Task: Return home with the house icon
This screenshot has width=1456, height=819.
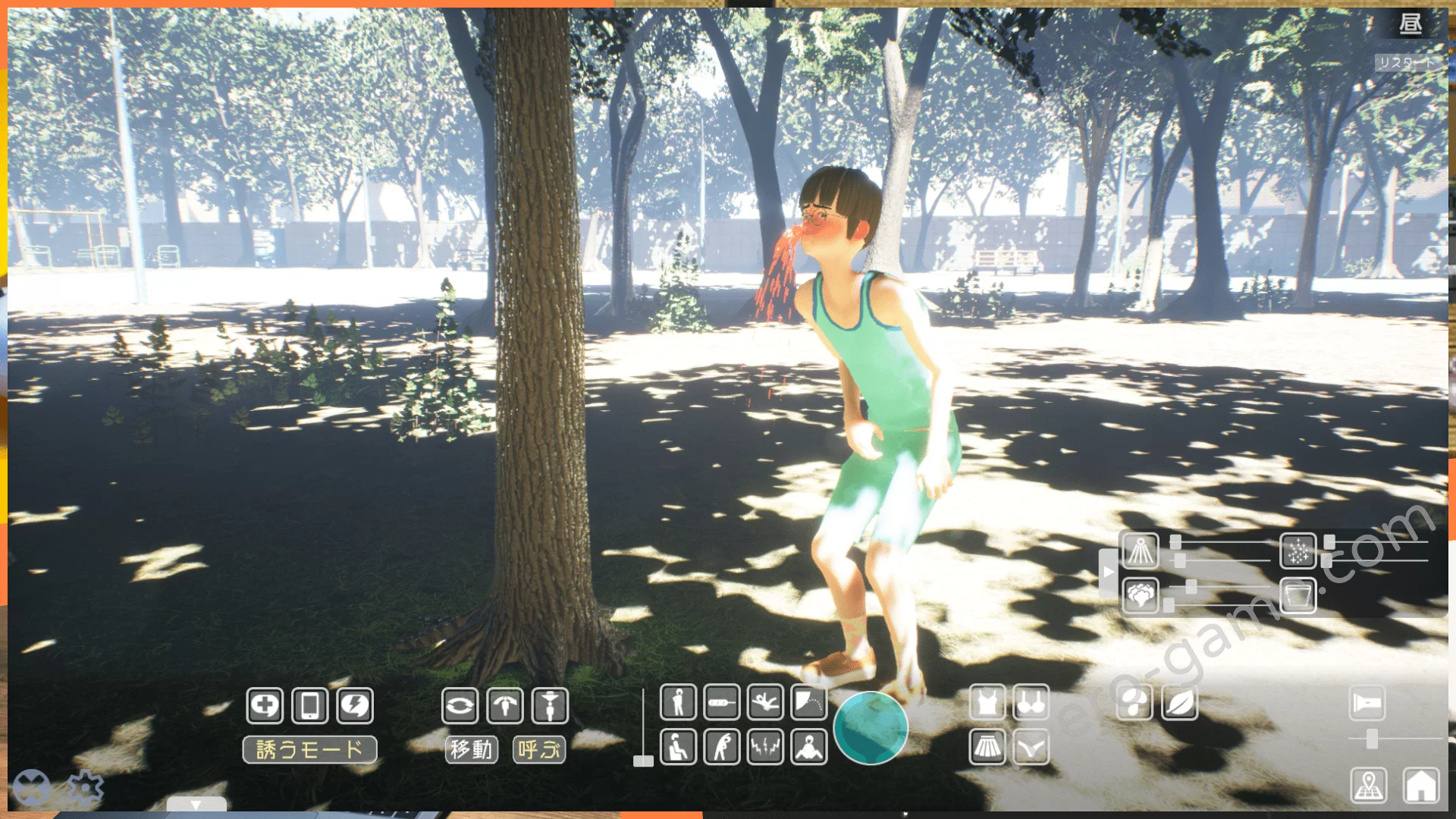Action: pyautogui.click(x=1420, y=785)
